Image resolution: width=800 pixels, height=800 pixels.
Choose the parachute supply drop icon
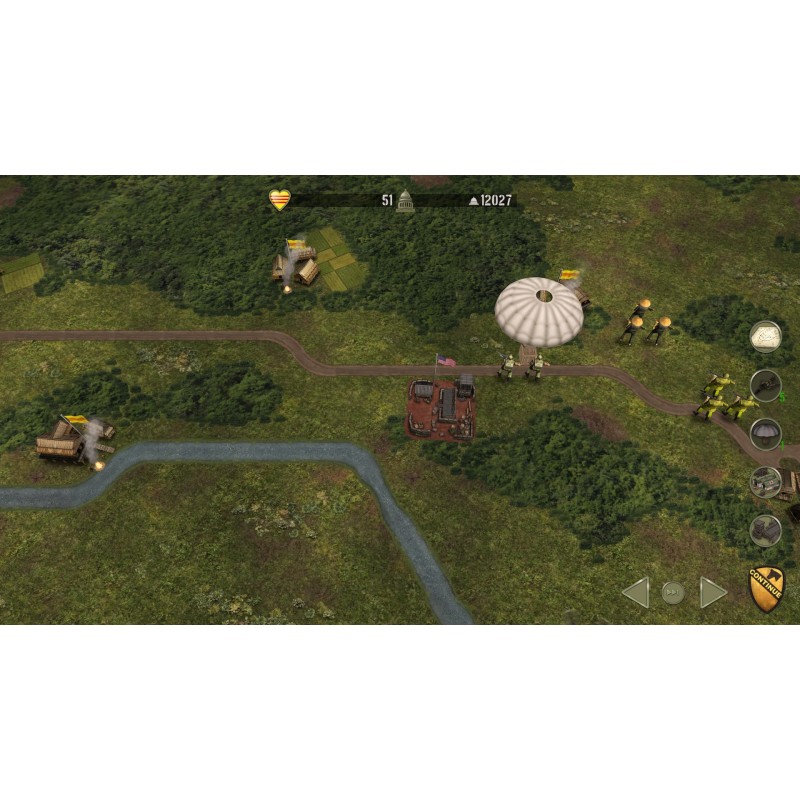pos(766,434)
